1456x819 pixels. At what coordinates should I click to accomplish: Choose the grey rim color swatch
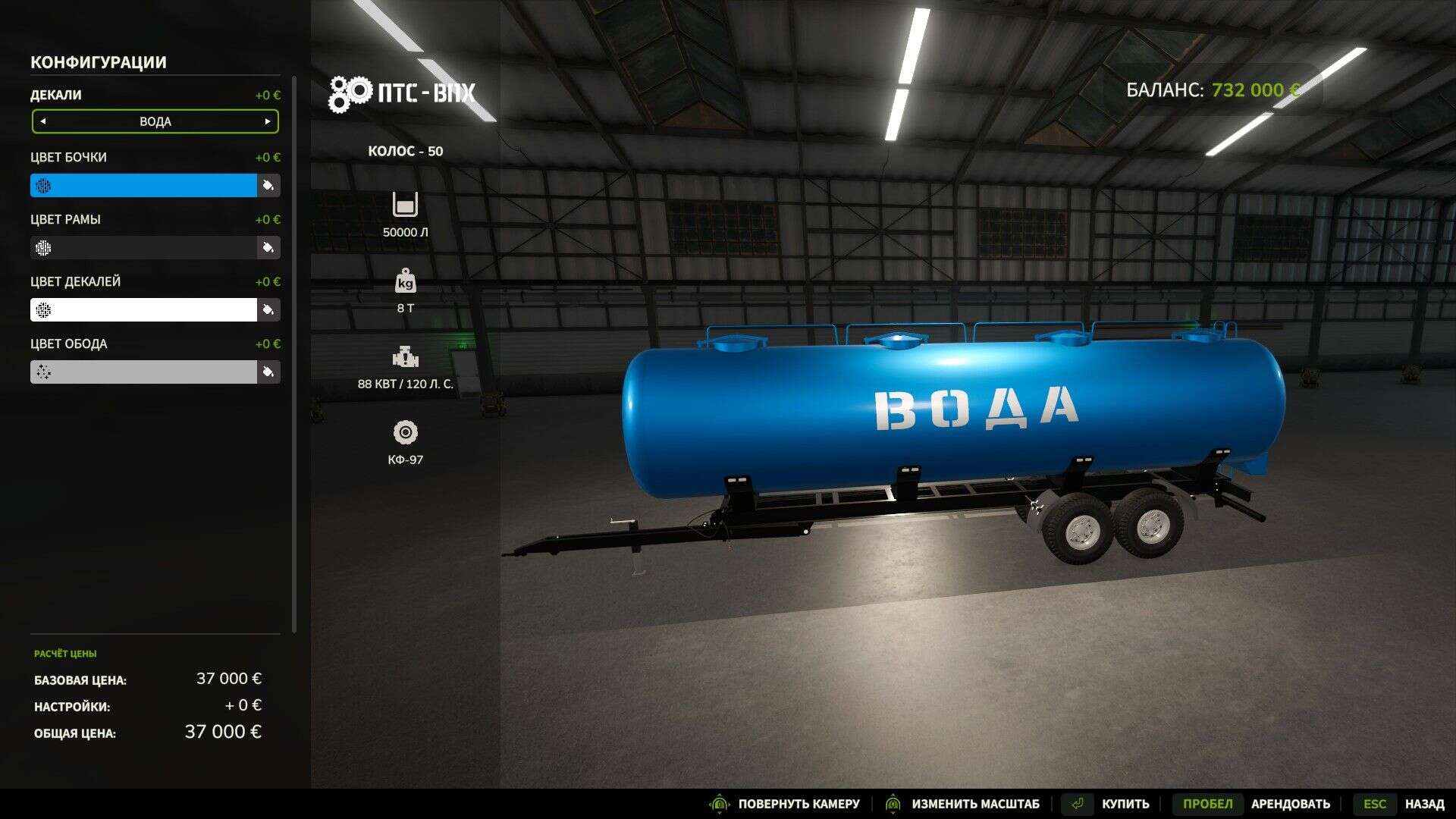[x=144, y=372]
